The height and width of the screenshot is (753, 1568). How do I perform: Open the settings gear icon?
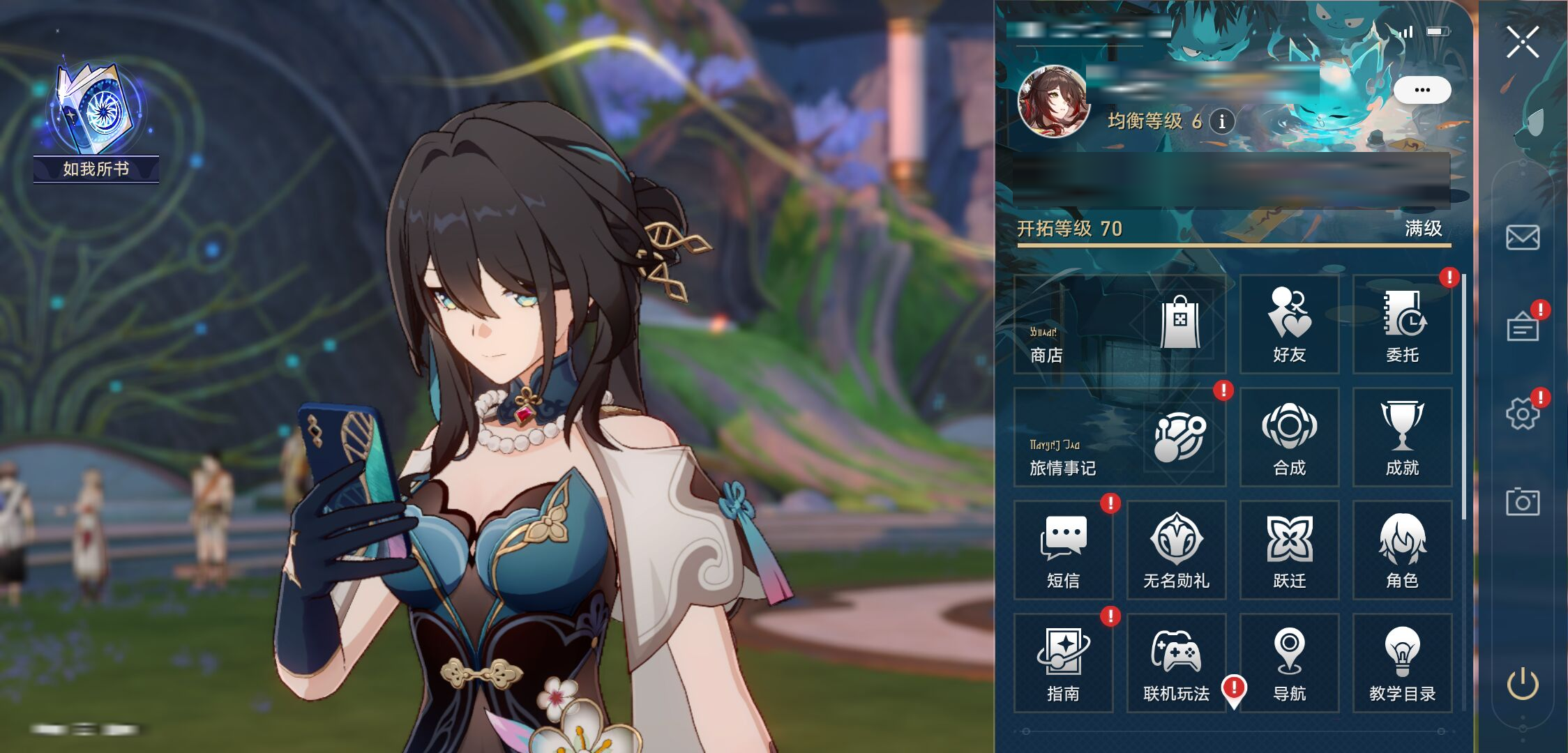(1522, 414)
